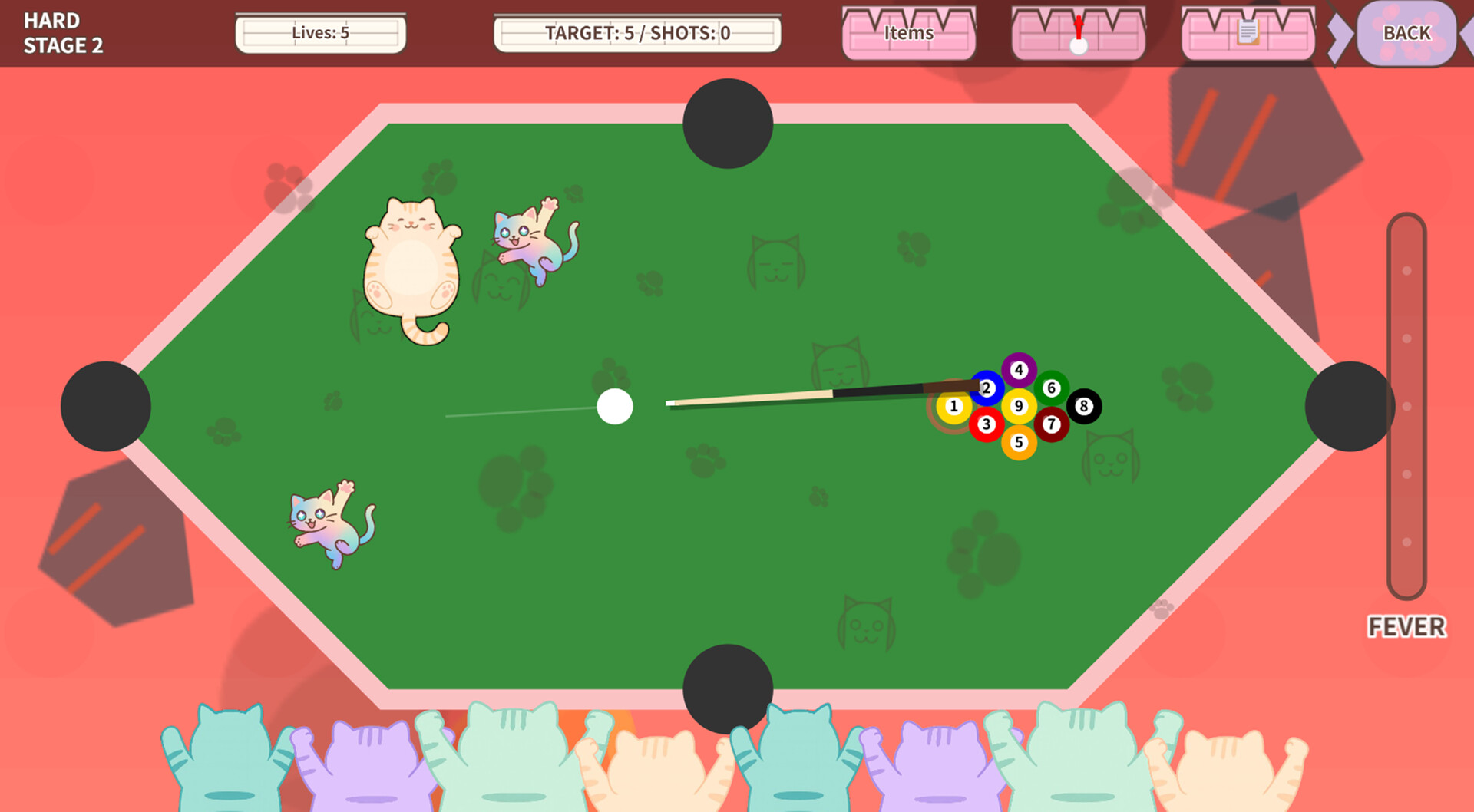The width and height of the screenshot is (1474, 812).
Task: Select the purple 4-ball
Action: click(x=1019, y=370)
